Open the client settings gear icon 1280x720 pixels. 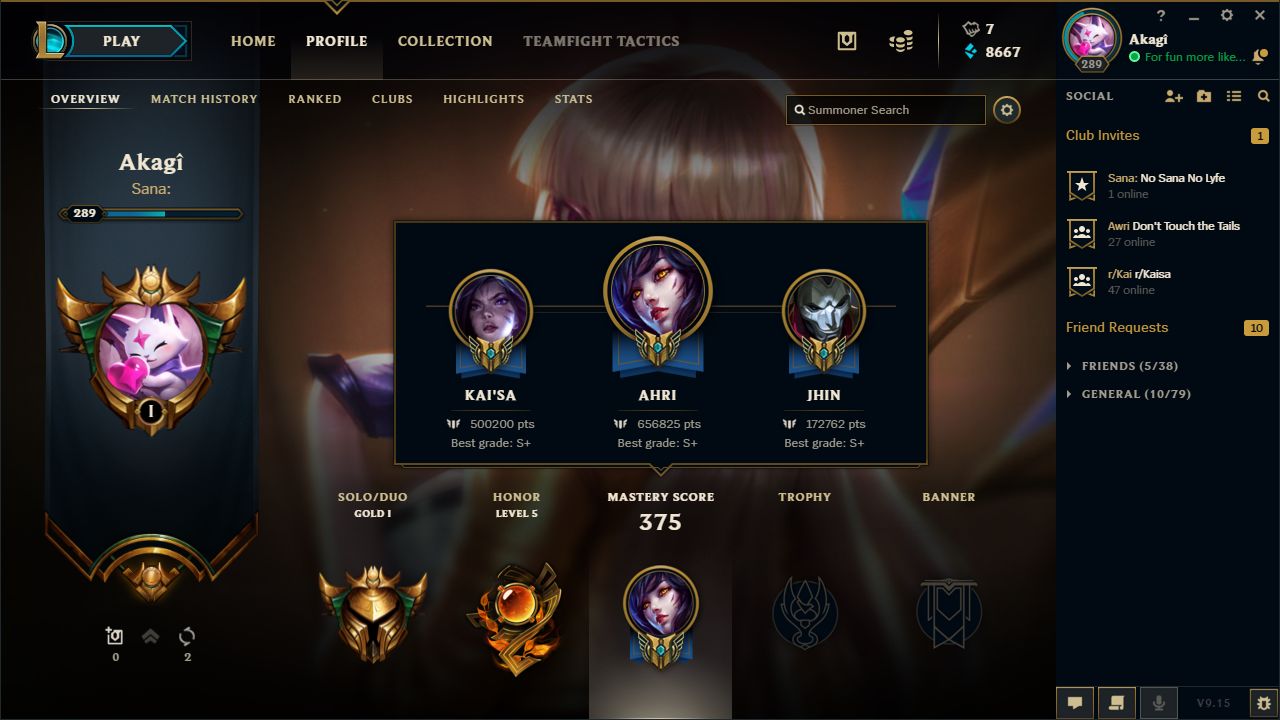(1226, 15)
